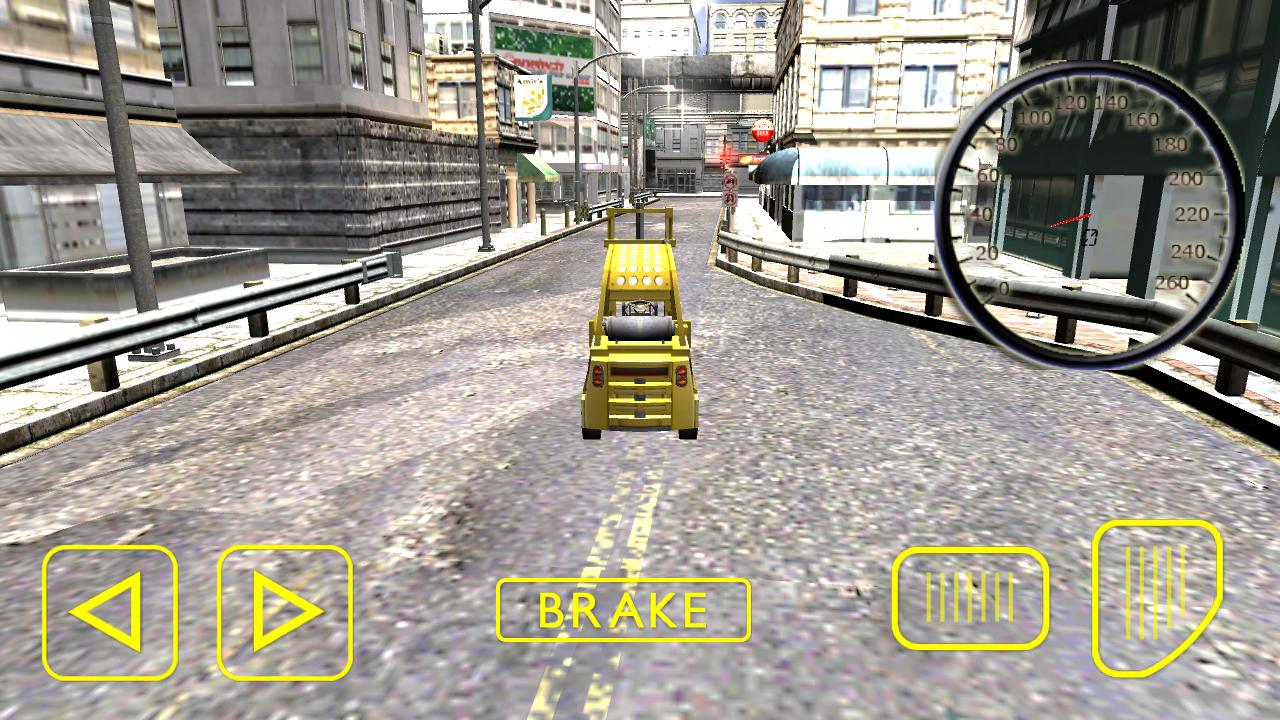Click the 260 mark on the speedometer
Image resolution: width=1280 pixels, height=720 pixels.
[1172, 282]
